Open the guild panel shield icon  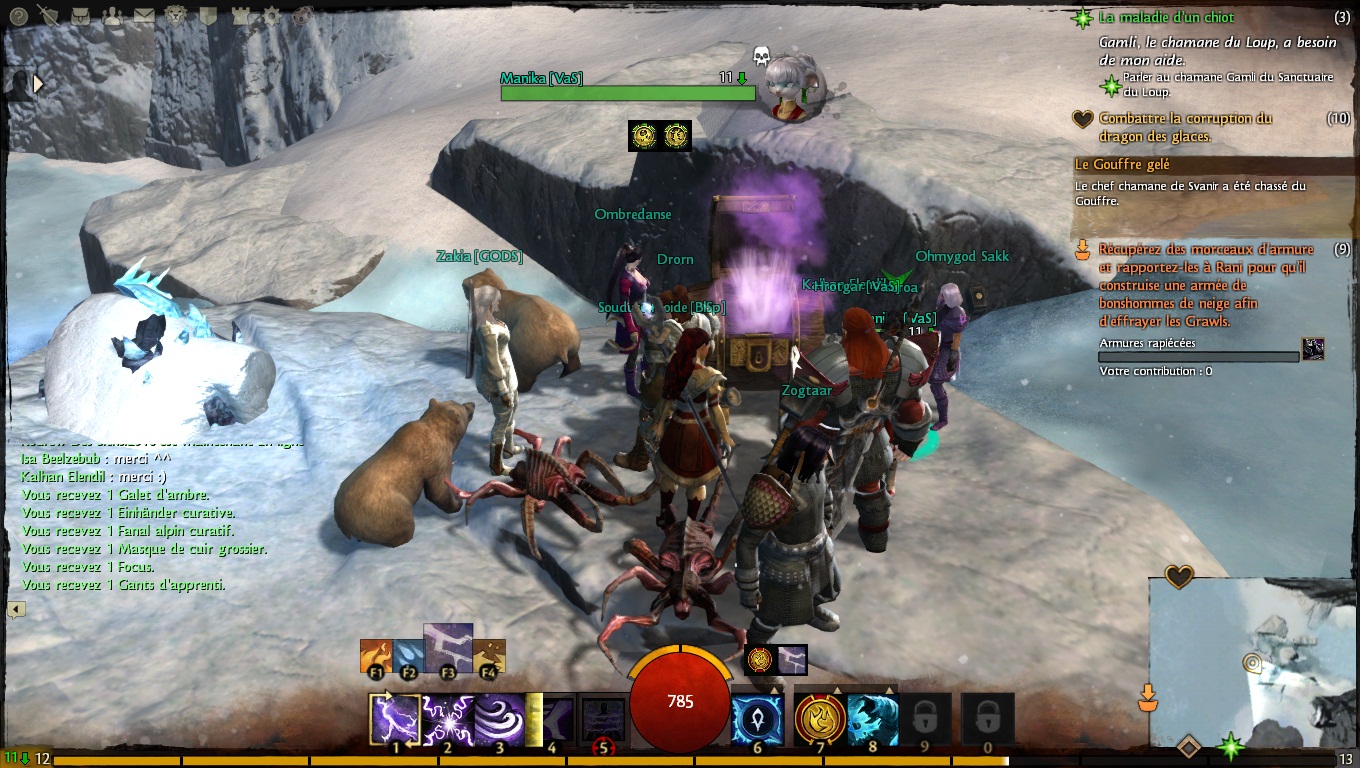tap(207, 16)
